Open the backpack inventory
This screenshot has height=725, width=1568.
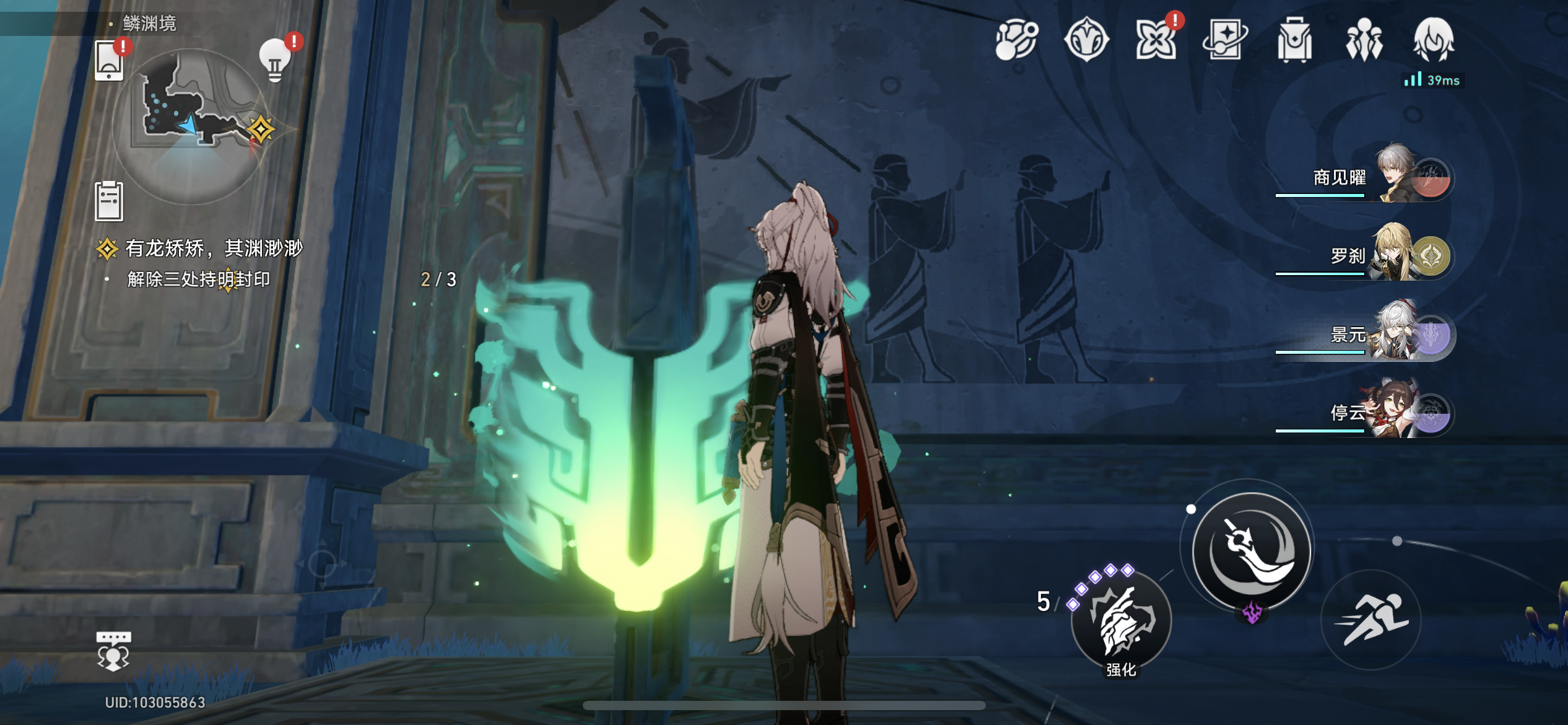pyautogui.click(x=1294, y=40)
